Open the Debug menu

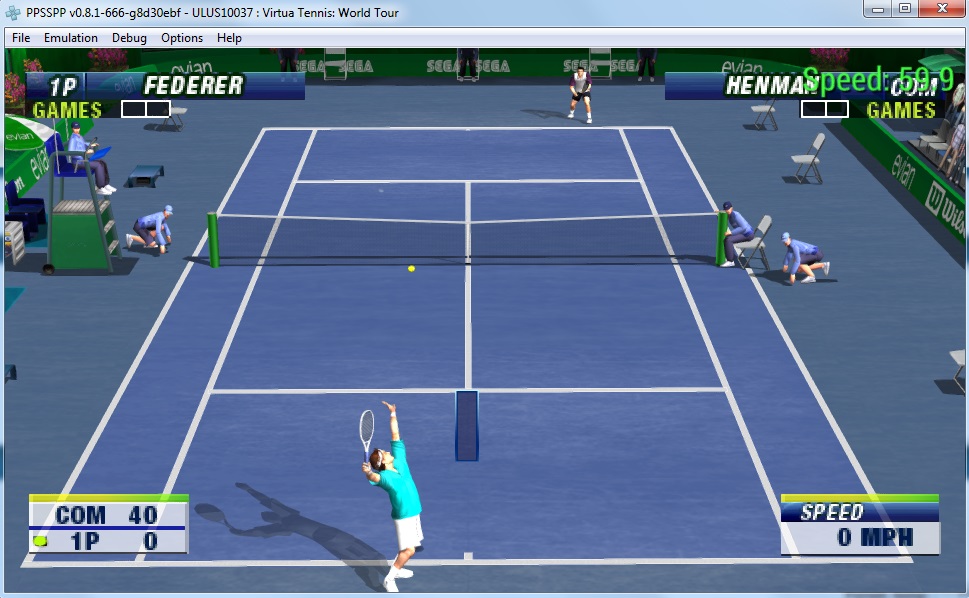(x=129, y=38)
